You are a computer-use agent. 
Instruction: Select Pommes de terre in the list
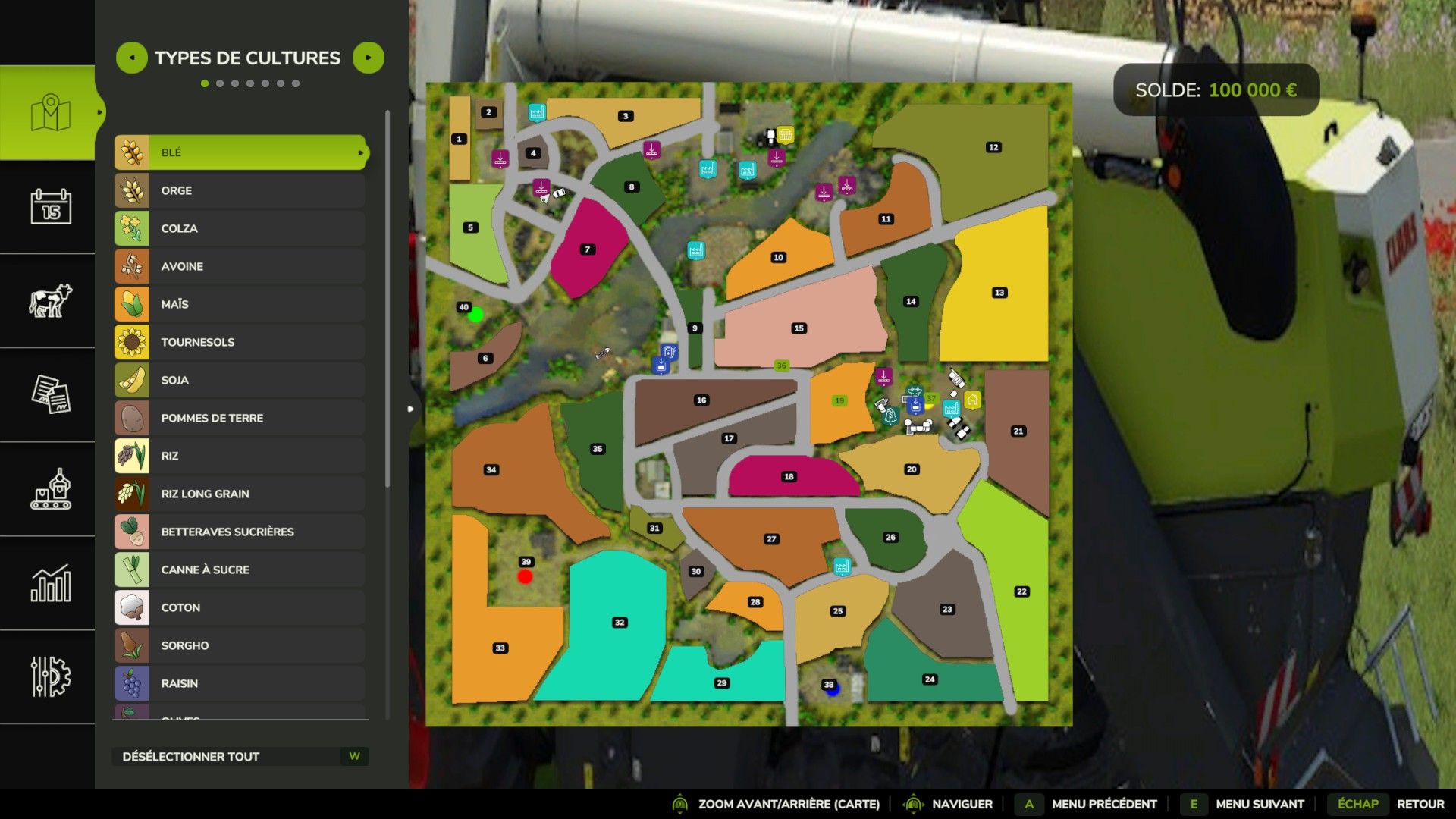(240, 418)
